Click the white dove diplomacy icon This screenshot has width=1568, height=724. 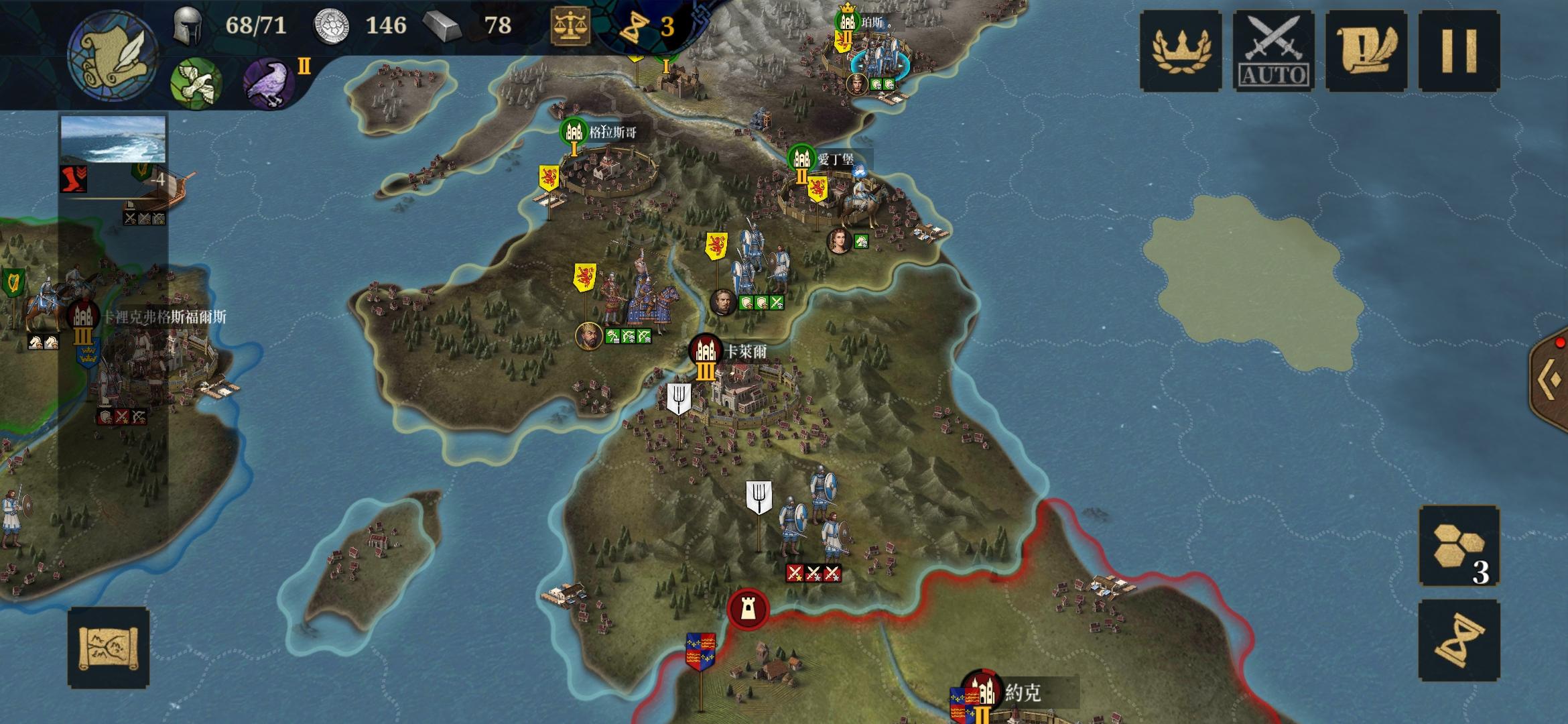coord(196,83)
